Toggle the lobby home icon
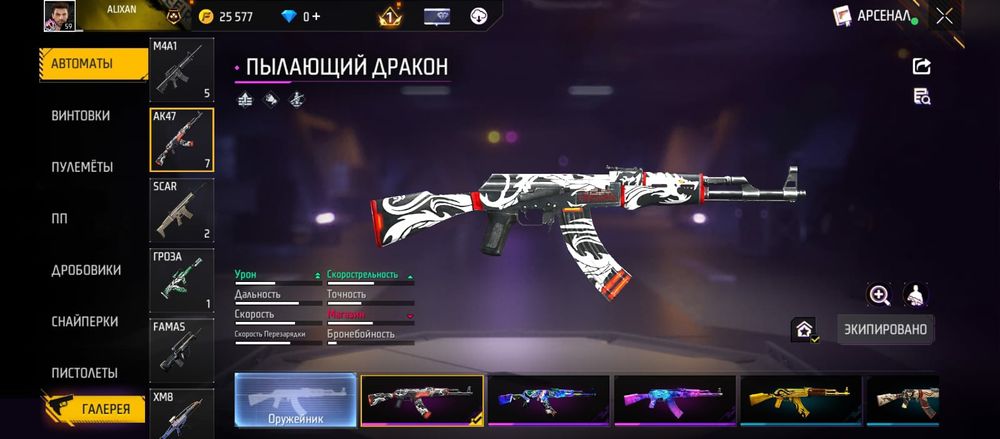Image resolution: width=1000 pixels, height=439 pixels. click(x=804, y=329)
